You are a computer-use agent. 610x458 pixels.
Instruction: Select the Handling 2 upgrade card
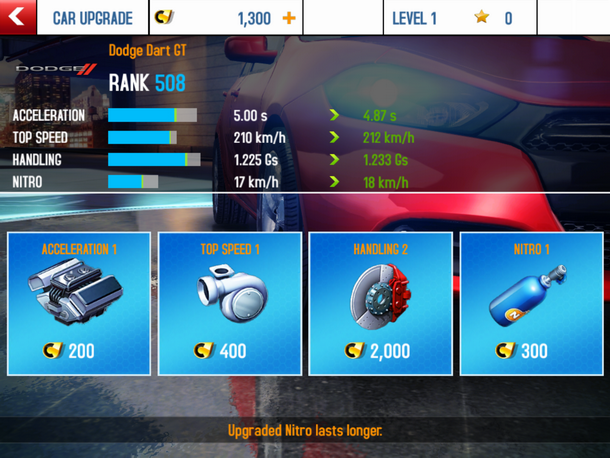click(x=380, y=303)
